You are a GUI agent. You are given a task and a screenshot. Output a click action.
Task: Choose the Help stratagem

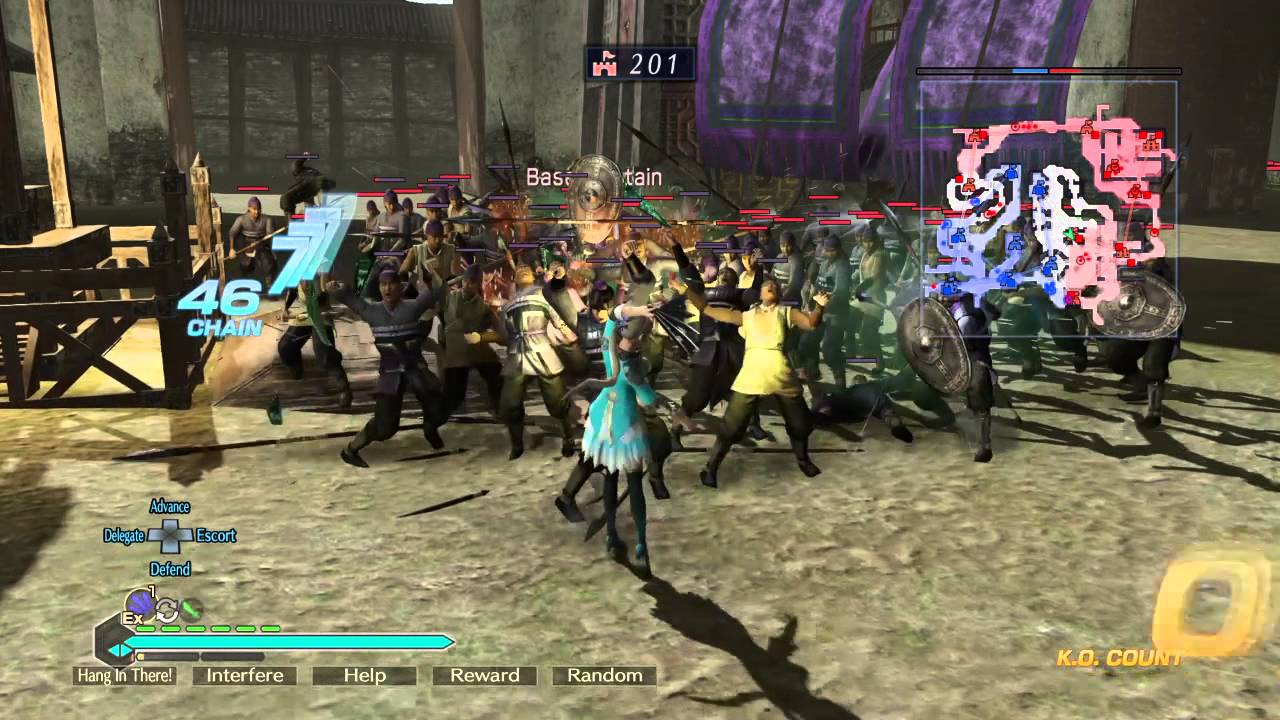click(x=365, y=676)
